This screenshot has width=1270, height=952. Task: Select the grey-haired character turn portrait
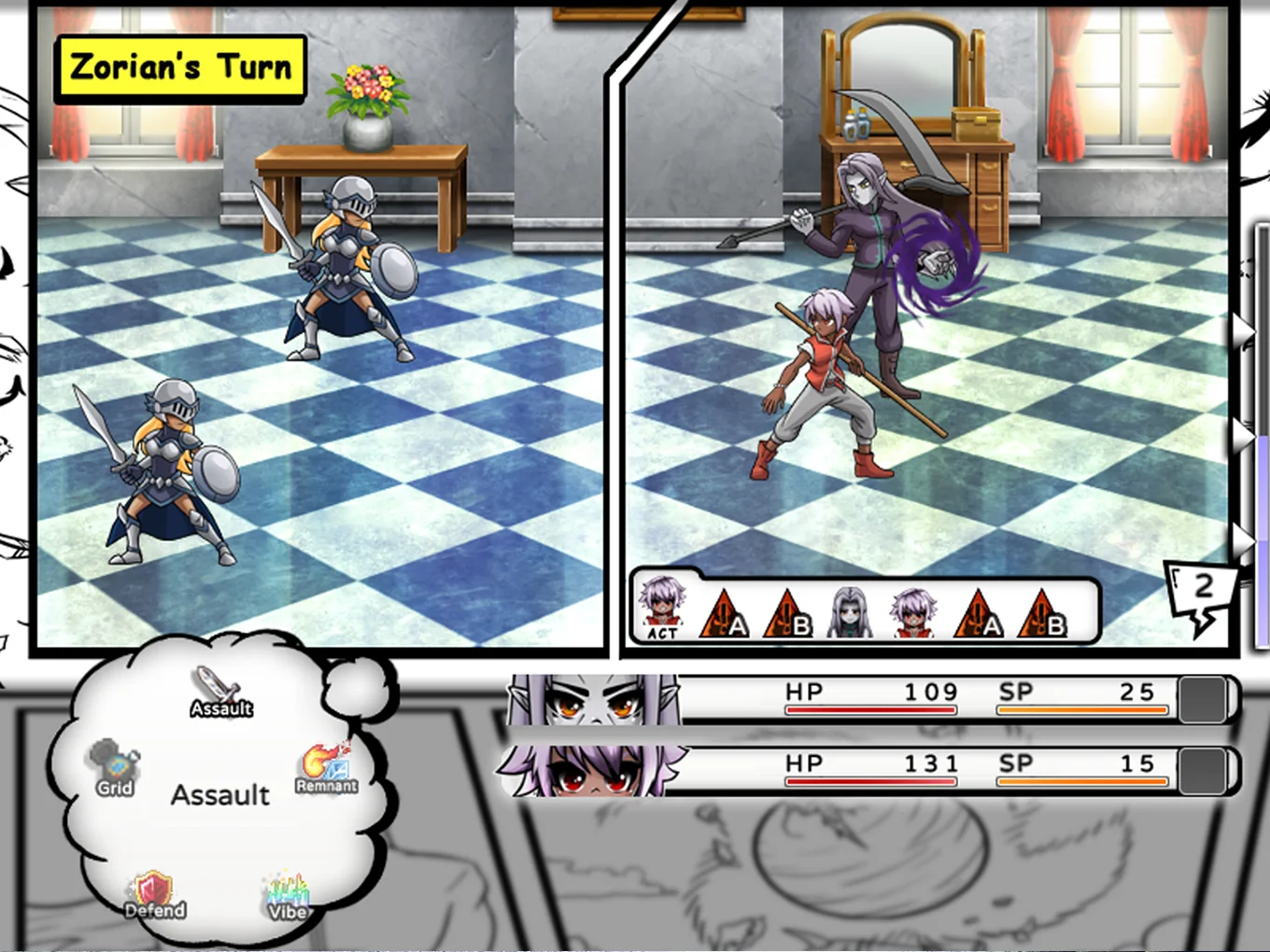pos(850,612)
